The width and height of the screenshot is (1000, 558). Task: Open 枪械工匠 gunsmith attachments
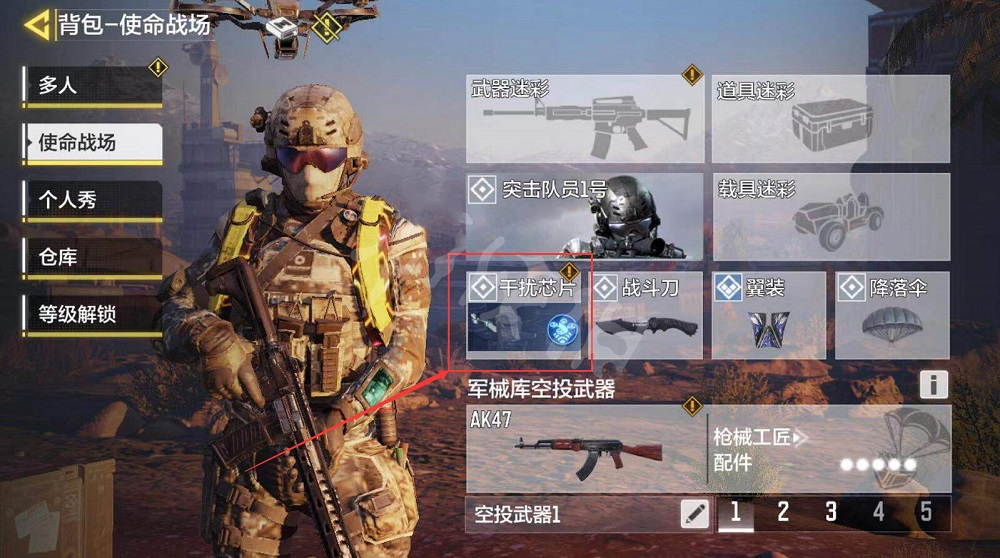click(x=828, y=448)
